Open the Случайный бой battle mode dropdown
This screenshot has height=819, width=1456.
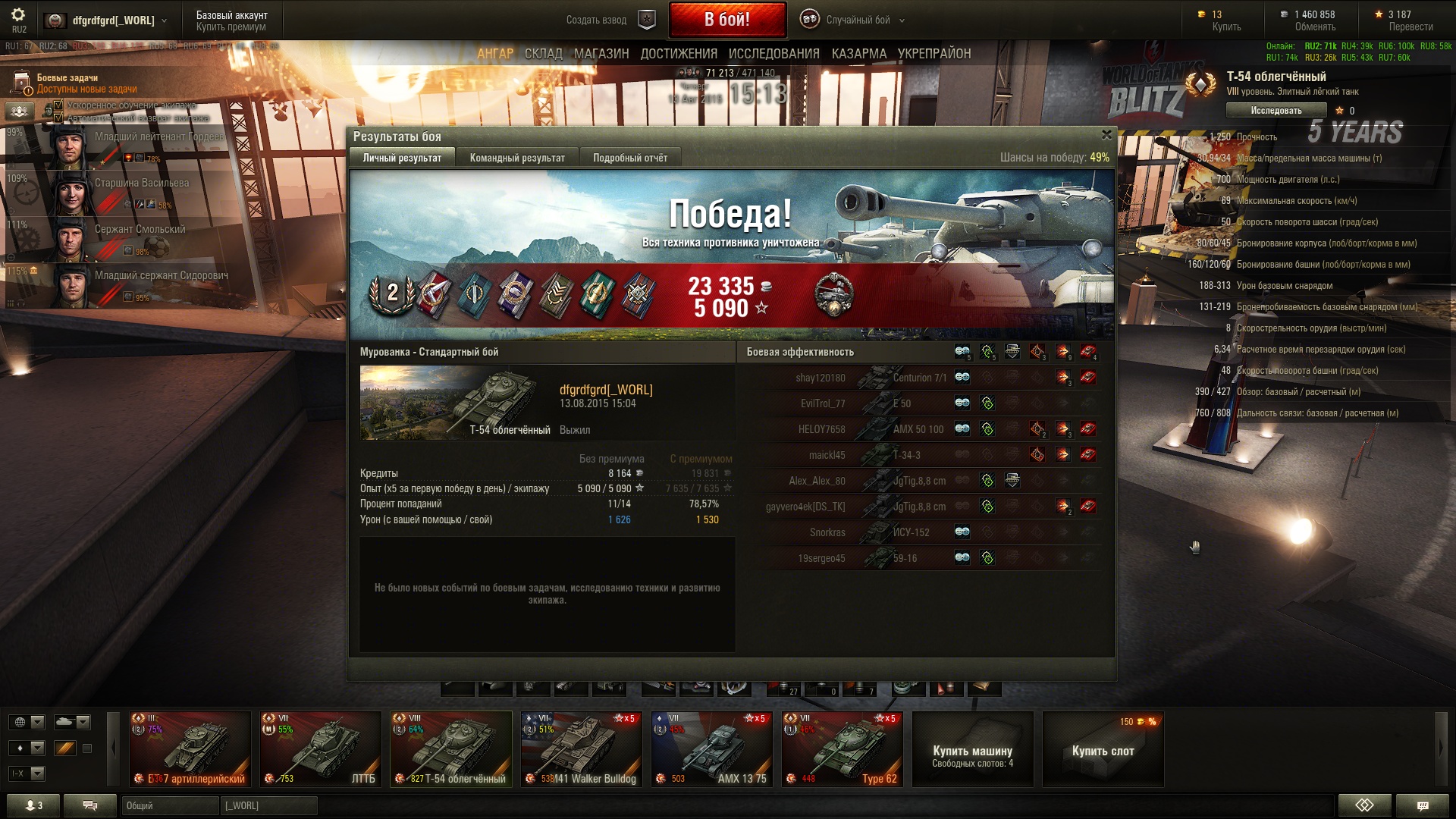(x=861, y=20)
